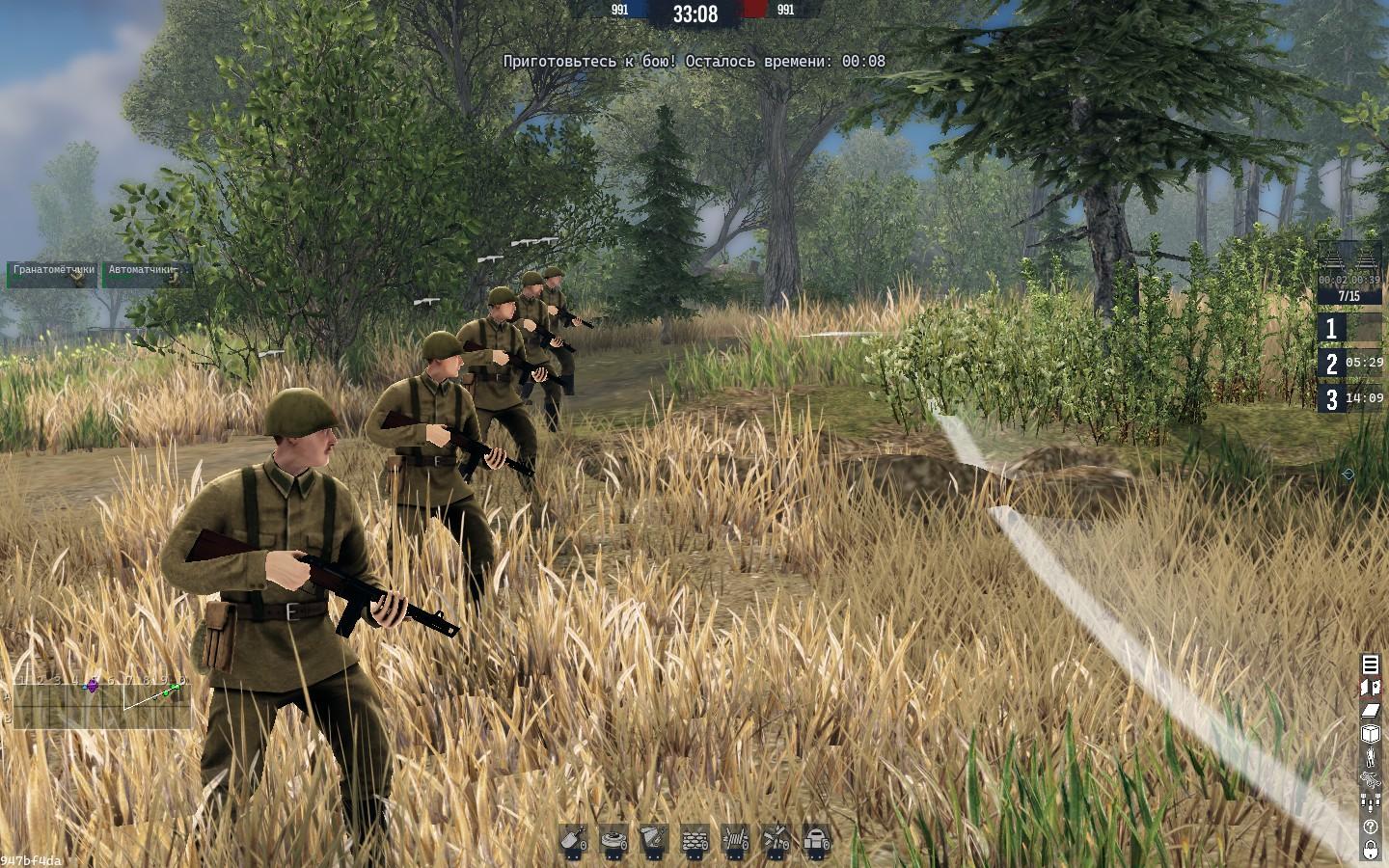The width and height of the screenshot is (1389, 868).
Task: Open the hamburger menu icon
Action: tap(1371, 664)
